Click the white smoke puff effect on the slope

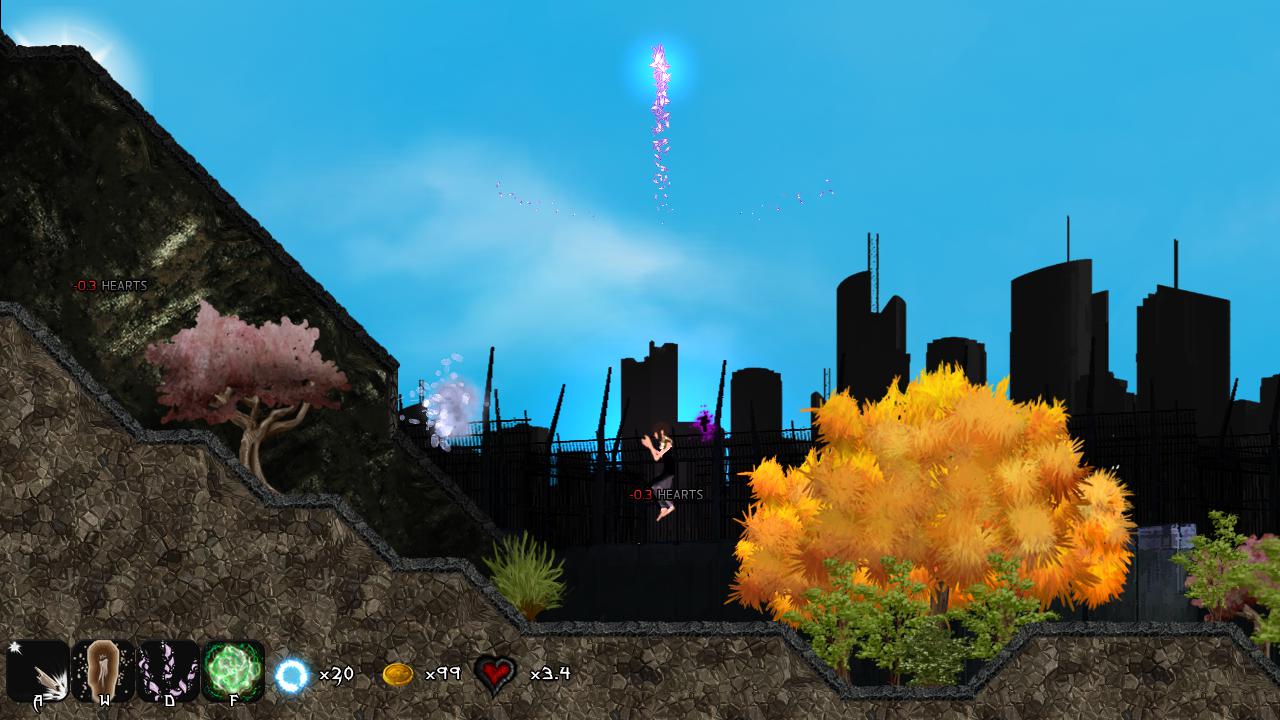(x=445, y=405)
